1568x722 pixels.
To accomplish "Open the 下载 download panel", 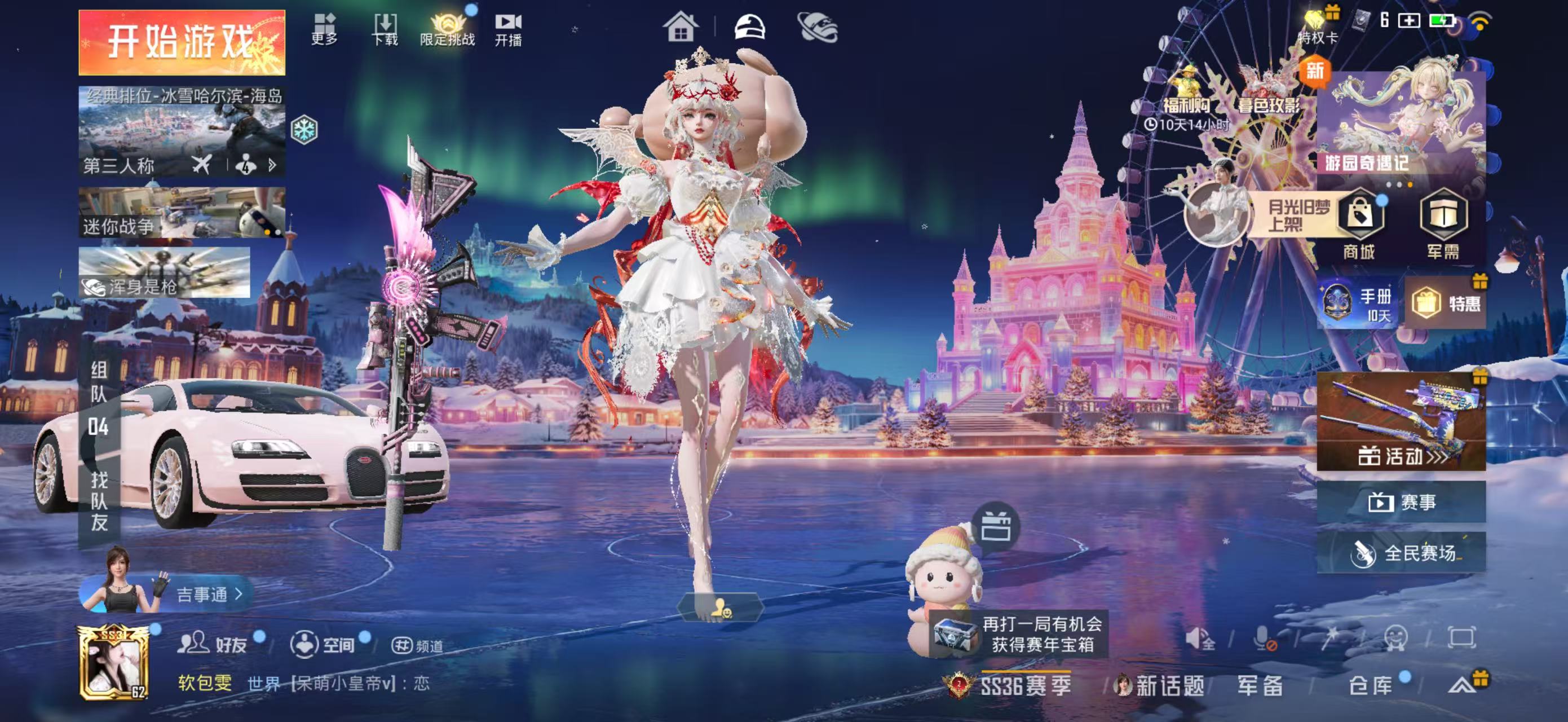I will [x=385, y=29].
